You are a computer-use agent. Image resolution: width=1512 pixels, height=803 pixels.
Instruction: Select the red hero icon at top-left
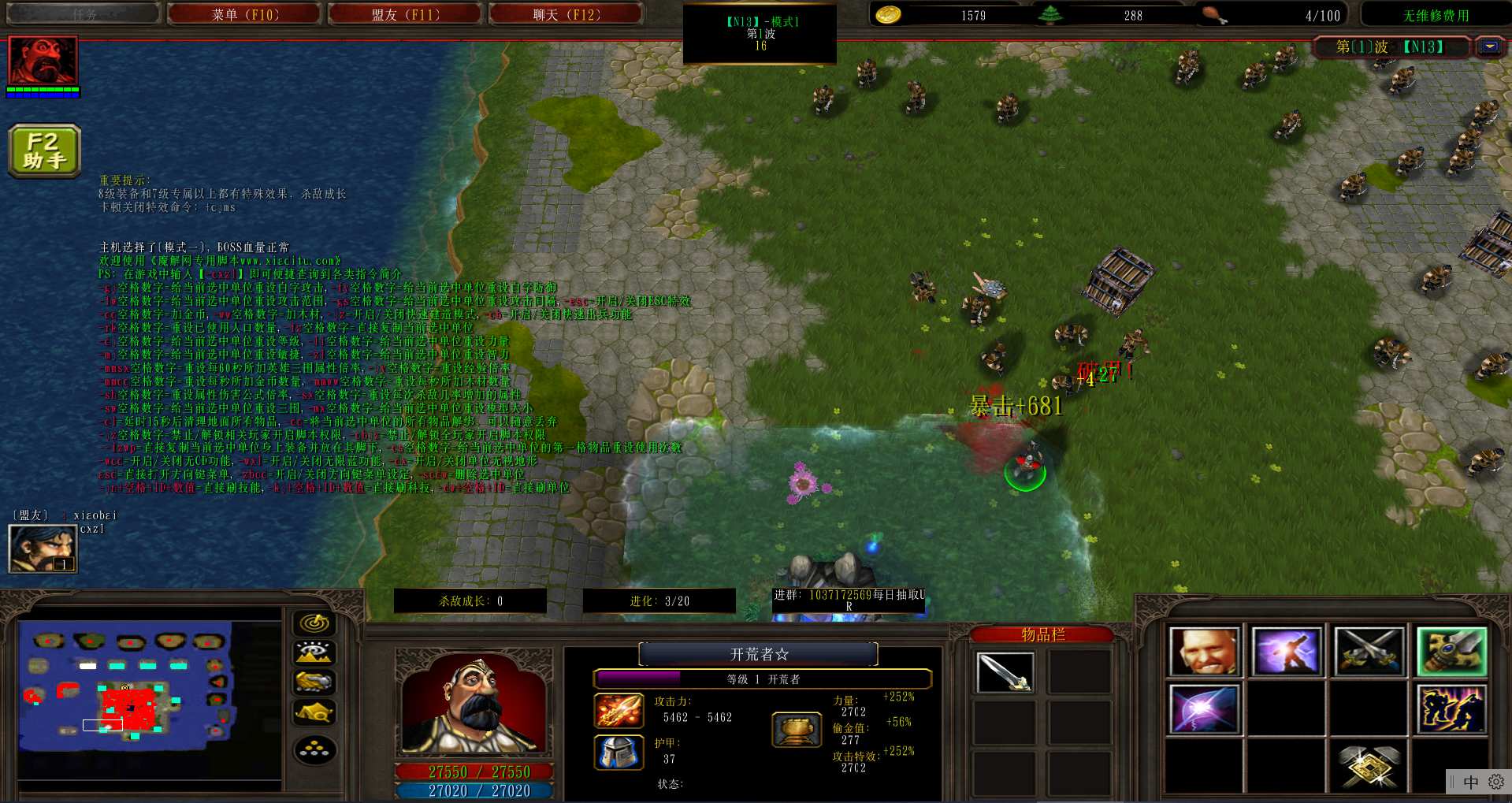43,61
